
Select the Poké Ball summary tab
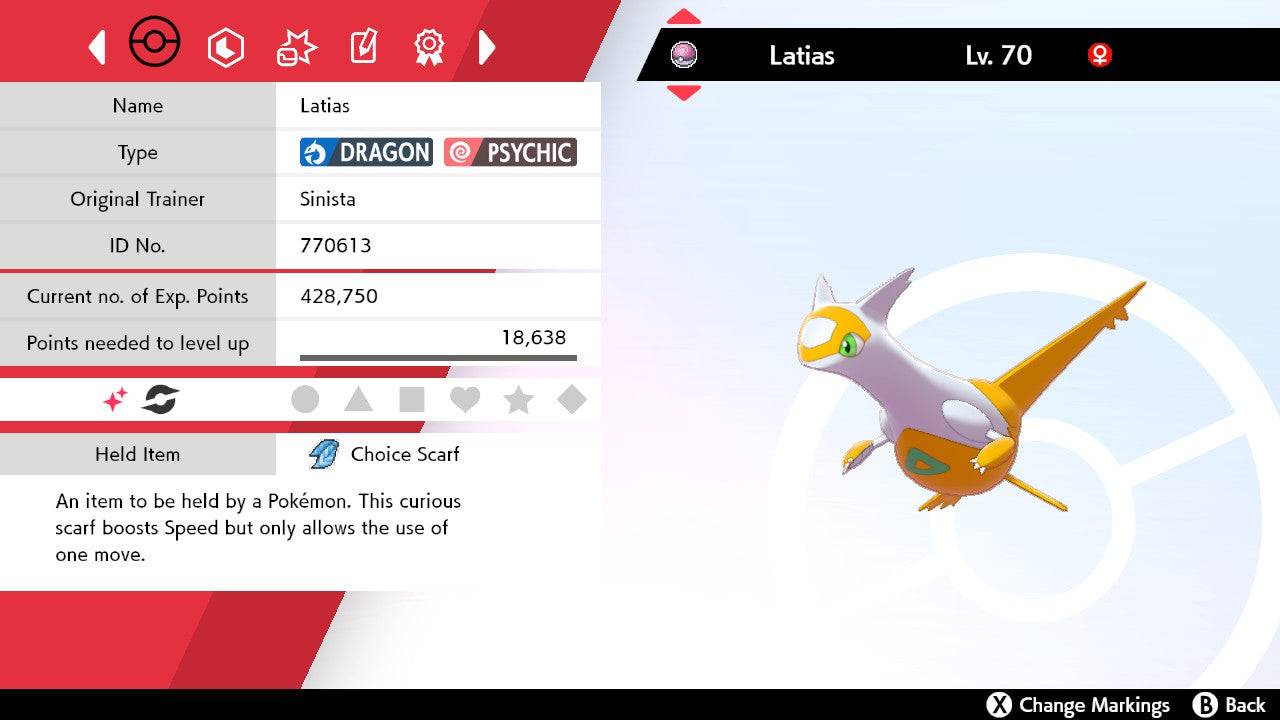coord(155,44)
